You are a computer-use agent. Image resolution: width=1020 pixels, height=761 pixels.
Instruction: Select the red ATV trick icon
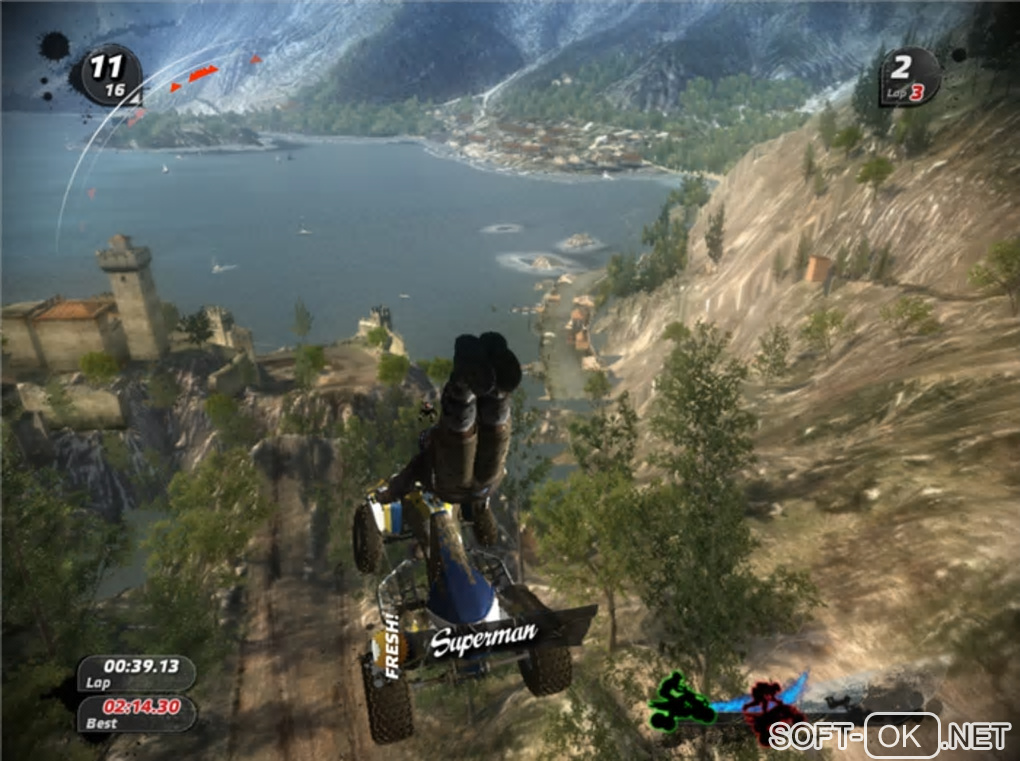(x=766, y=705)
